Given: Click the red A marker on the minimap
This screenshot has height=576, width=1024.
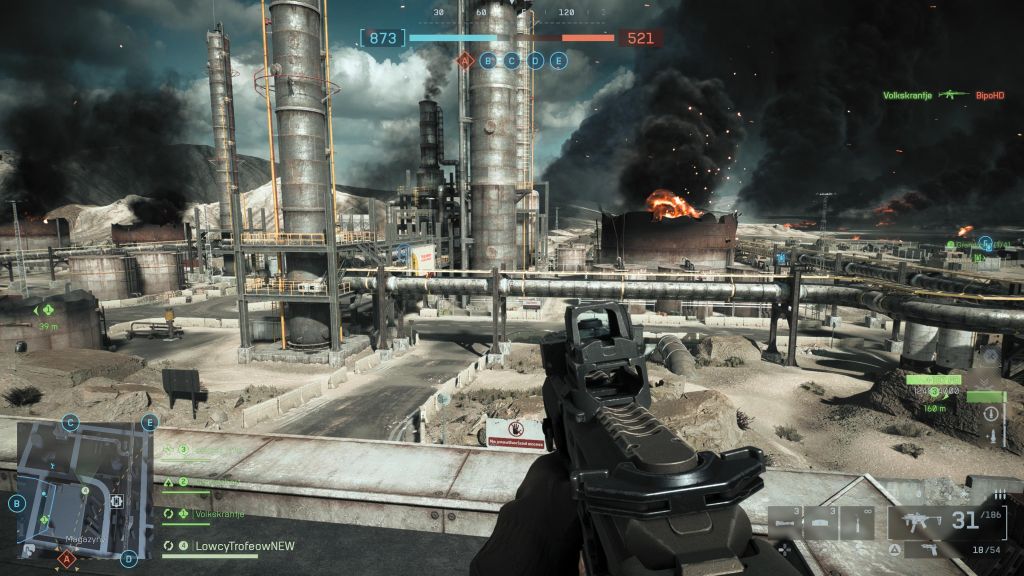Looking at the screenshot, I should pos(67,559).
